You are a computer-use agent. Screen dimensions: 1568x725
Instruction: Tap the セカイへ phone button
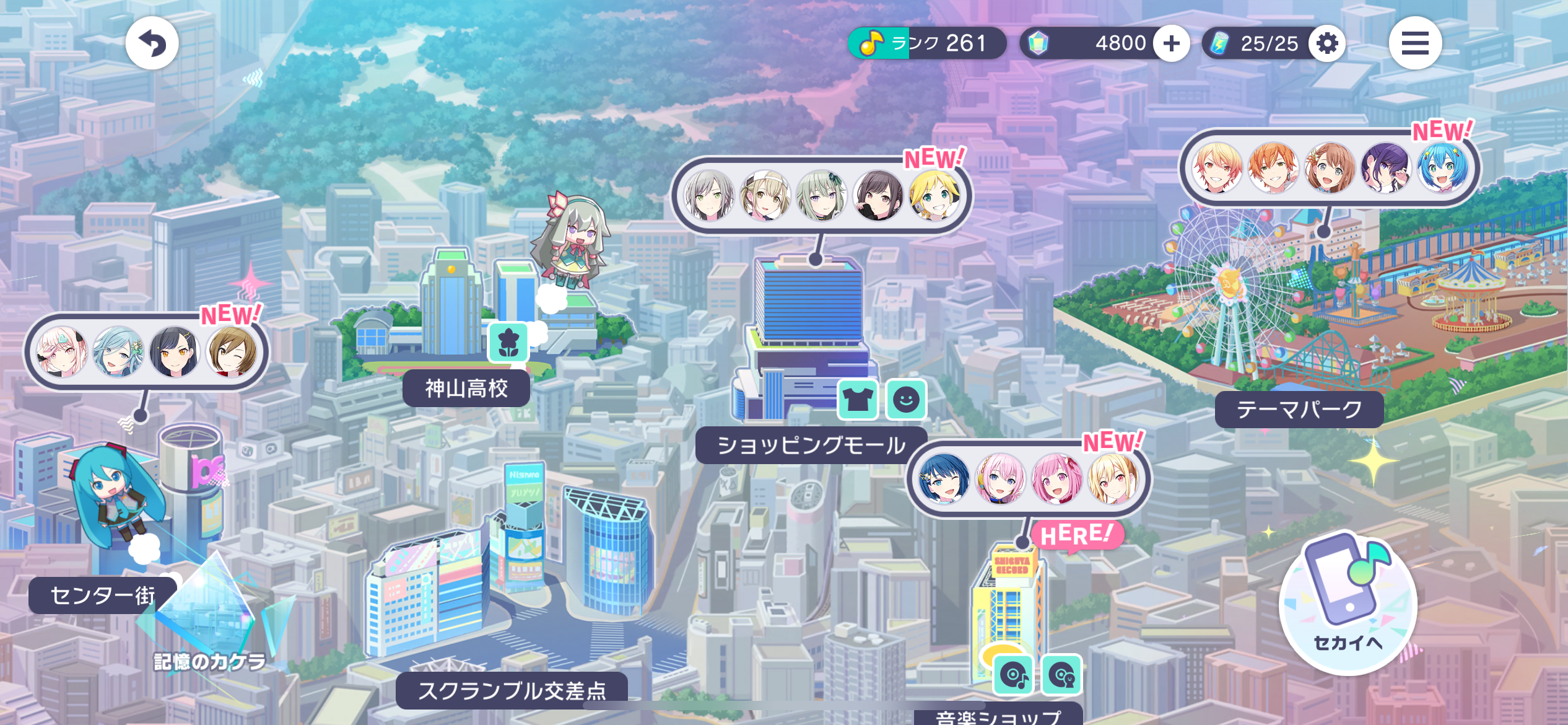[1348, 604]
